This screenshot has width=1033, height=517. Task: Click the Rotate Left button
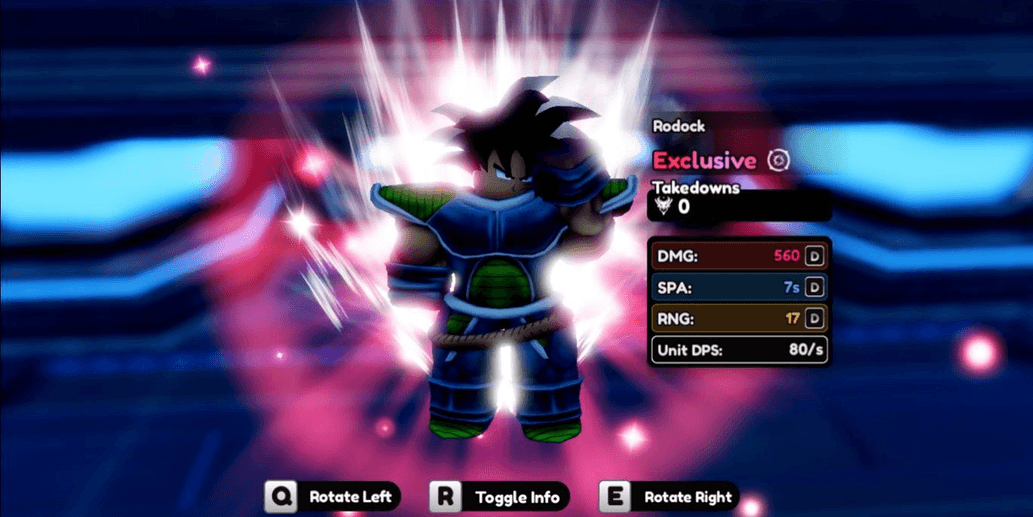pyautogui.click(x=334, y=497)
